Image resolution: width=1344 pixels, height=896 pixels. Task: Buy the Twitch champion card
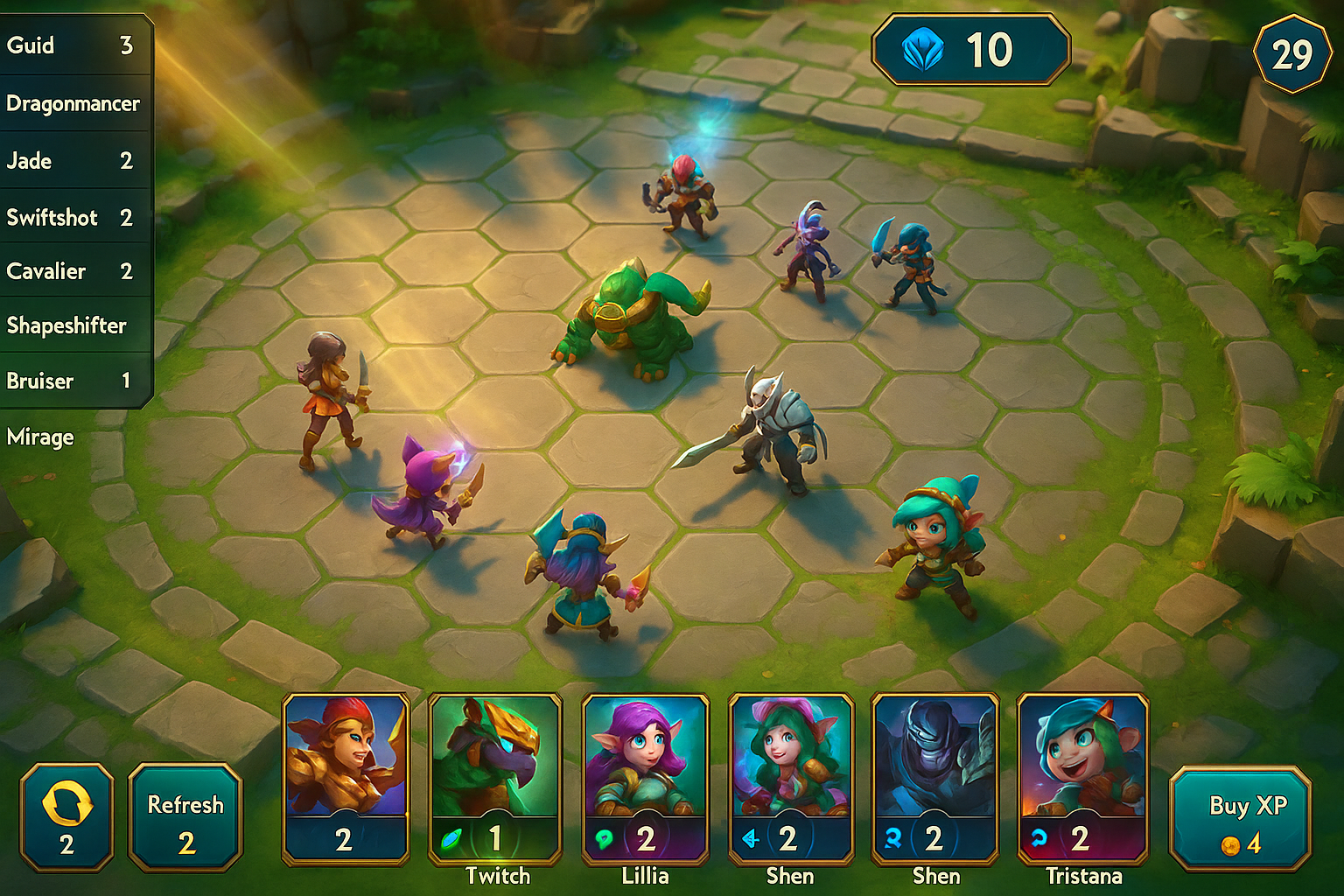tap(494, 779)
